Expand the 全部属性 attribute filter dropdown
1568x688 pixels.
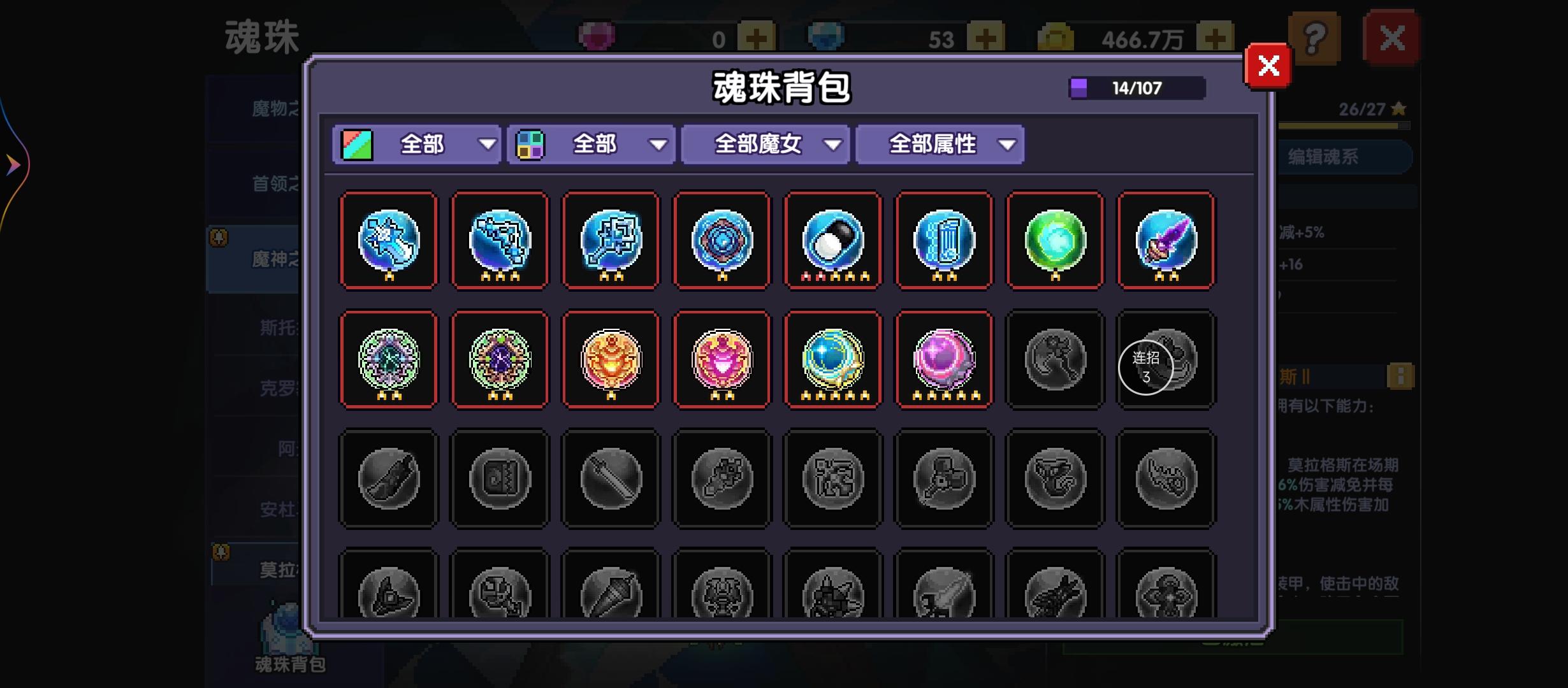click(940, 145)
